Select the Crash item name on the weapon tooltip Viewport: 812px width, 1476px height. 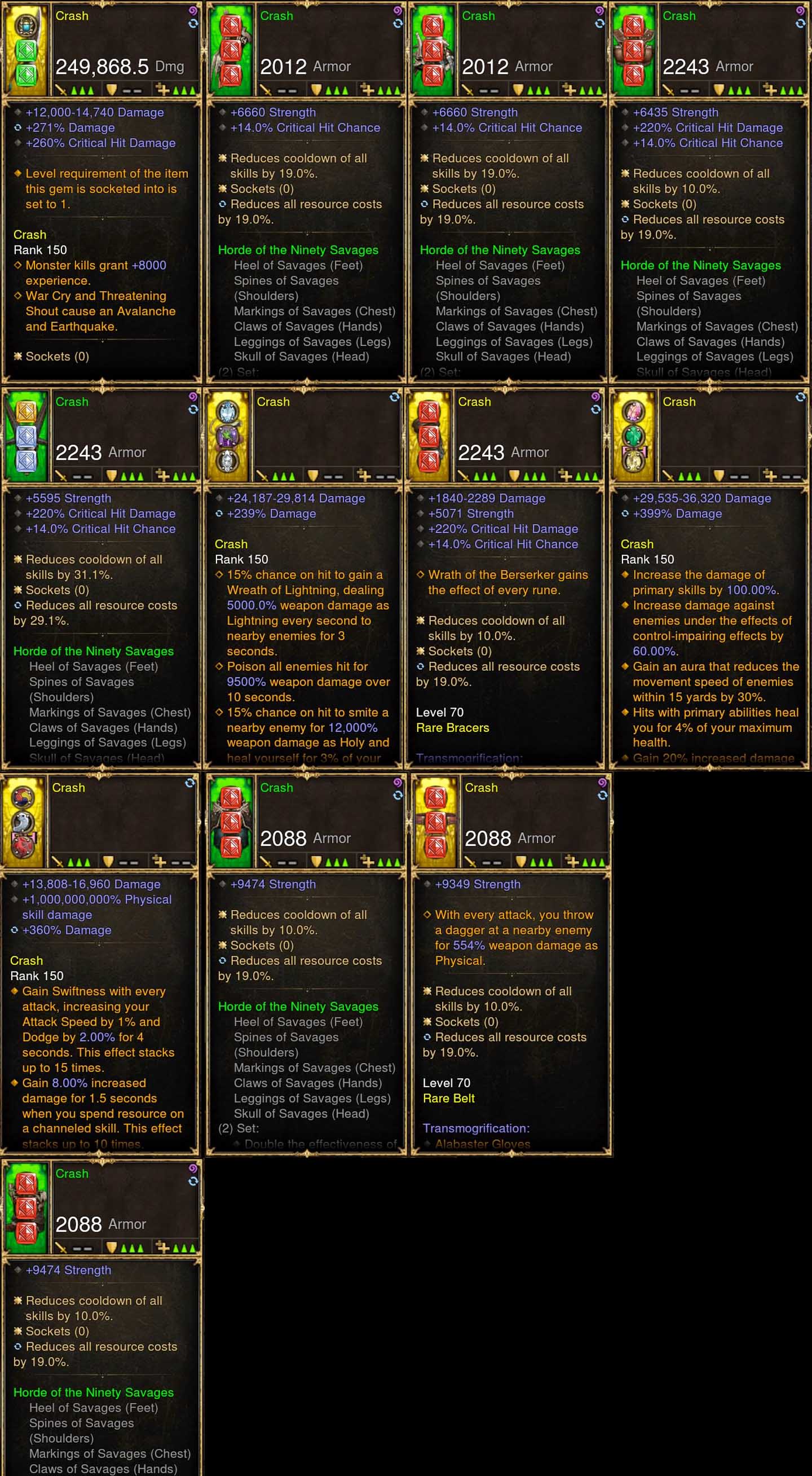[72, 16]
